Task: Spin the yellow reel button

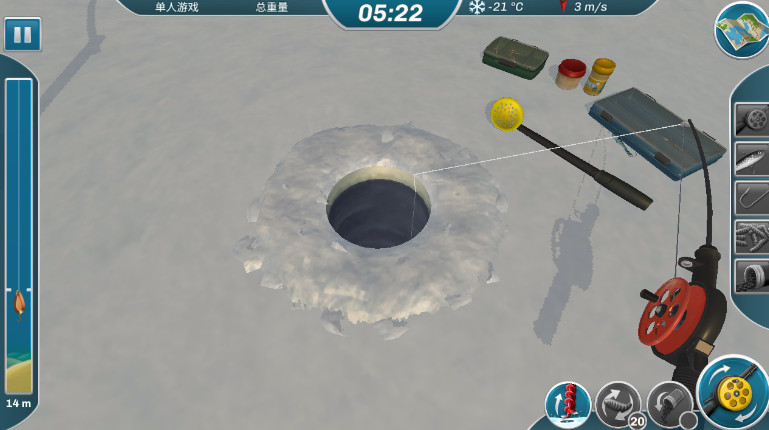Action: click(x=733, y=392)
